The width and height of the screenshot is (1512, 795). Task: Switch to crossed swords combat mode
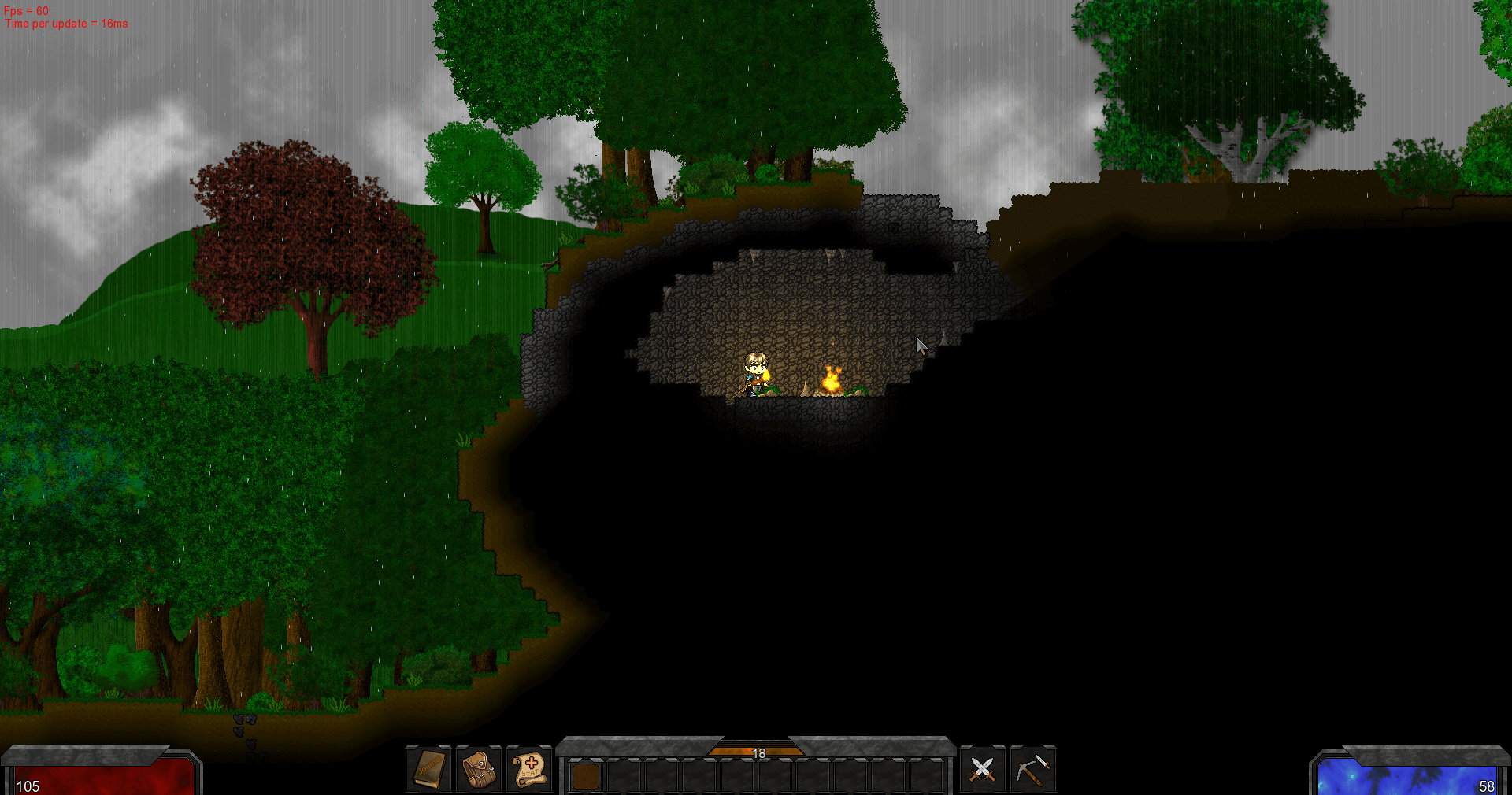(x=982, y=769)
